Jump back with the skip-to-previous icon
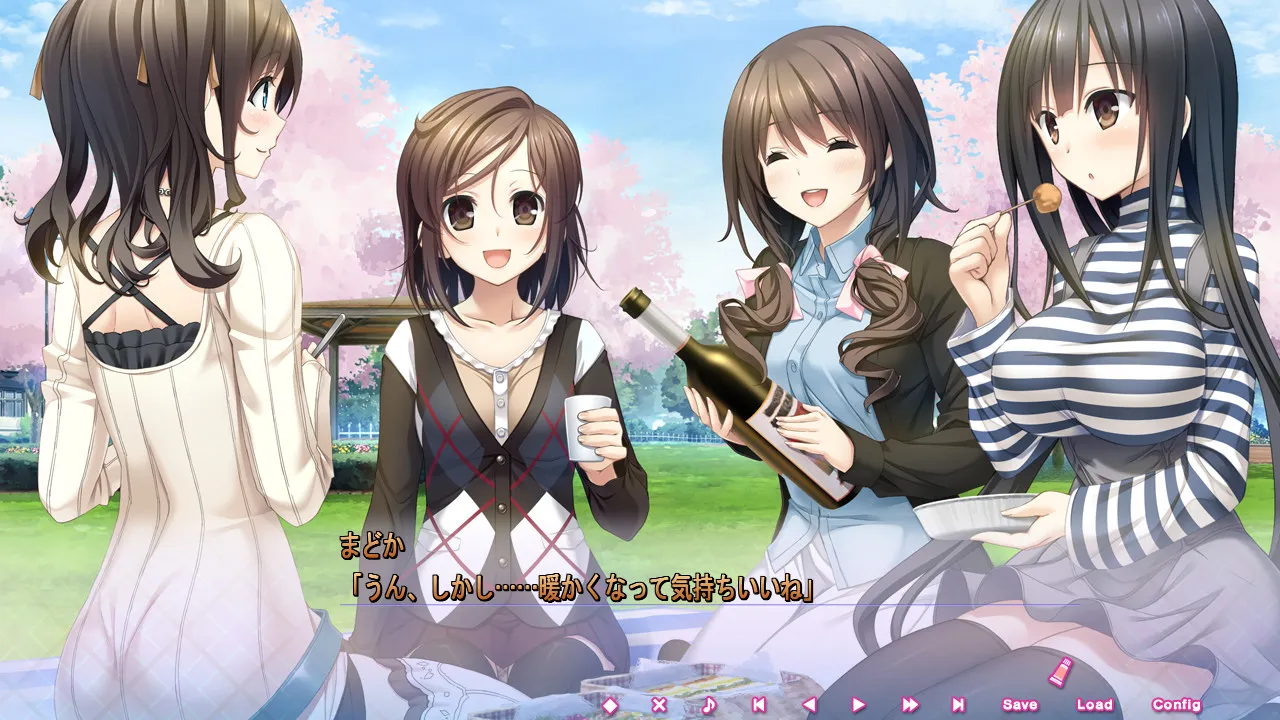 759,705
